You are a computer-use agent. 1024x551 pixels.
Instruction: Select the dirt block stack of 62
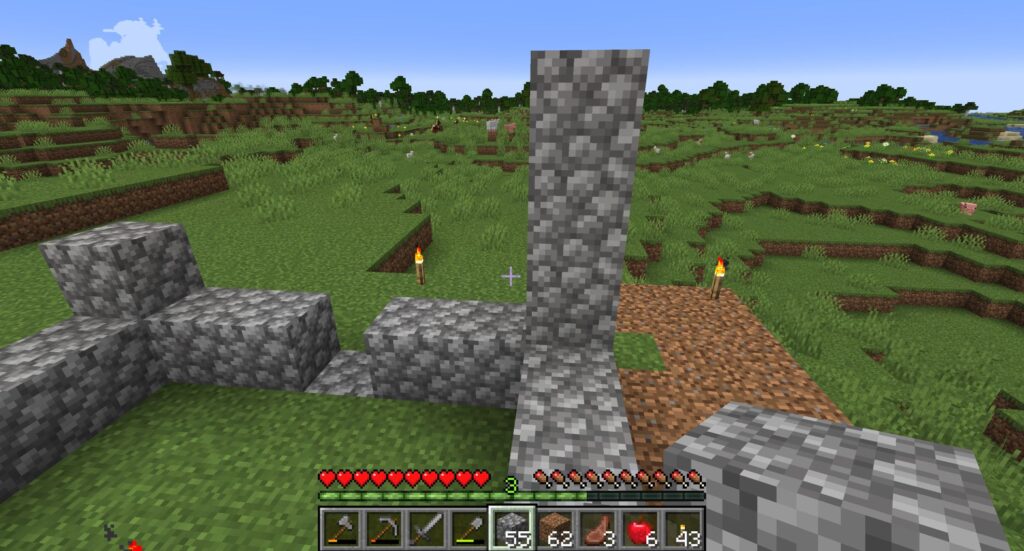555,527
